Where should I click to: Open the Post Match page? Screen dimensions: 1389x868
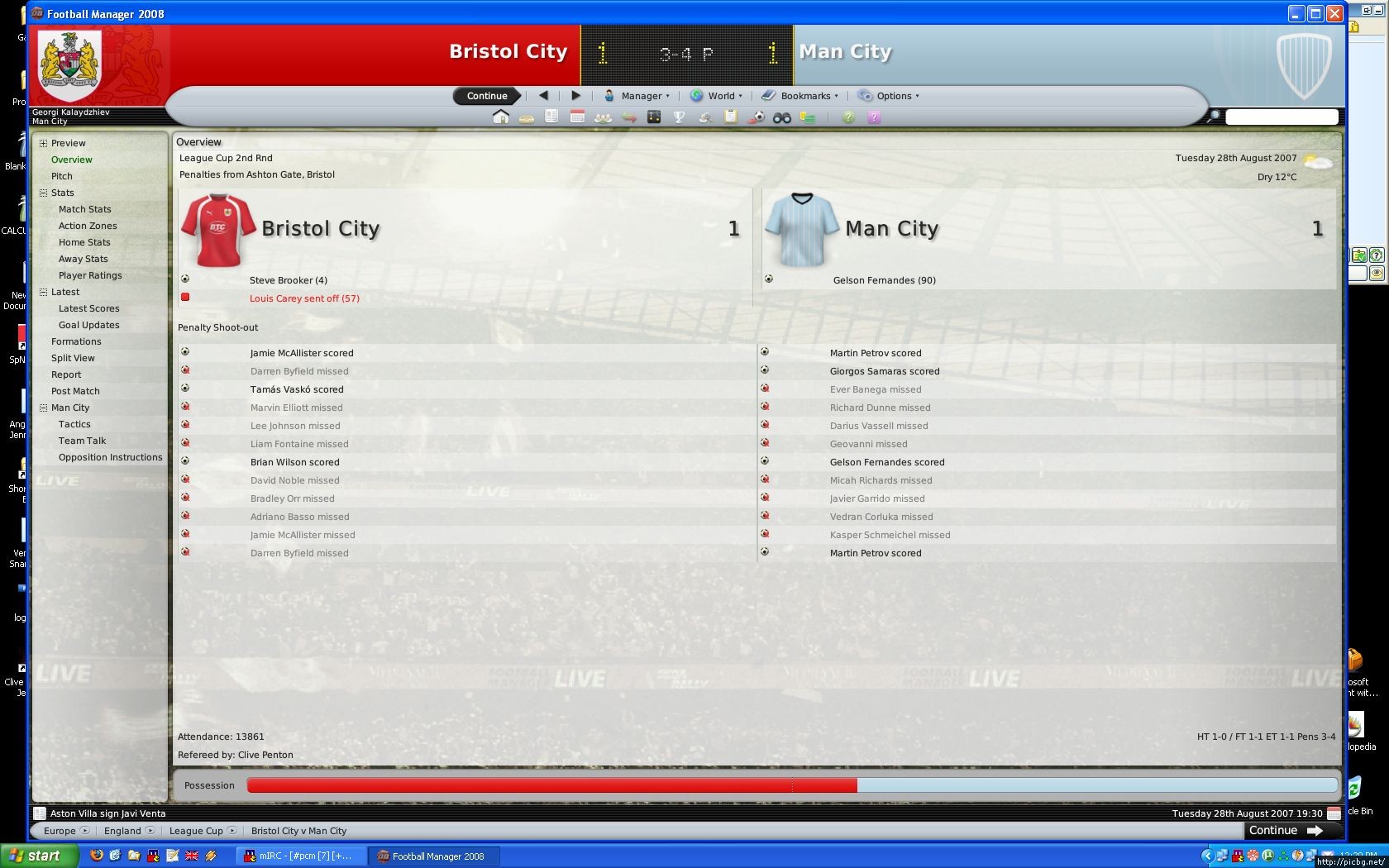tap(75, 391)
